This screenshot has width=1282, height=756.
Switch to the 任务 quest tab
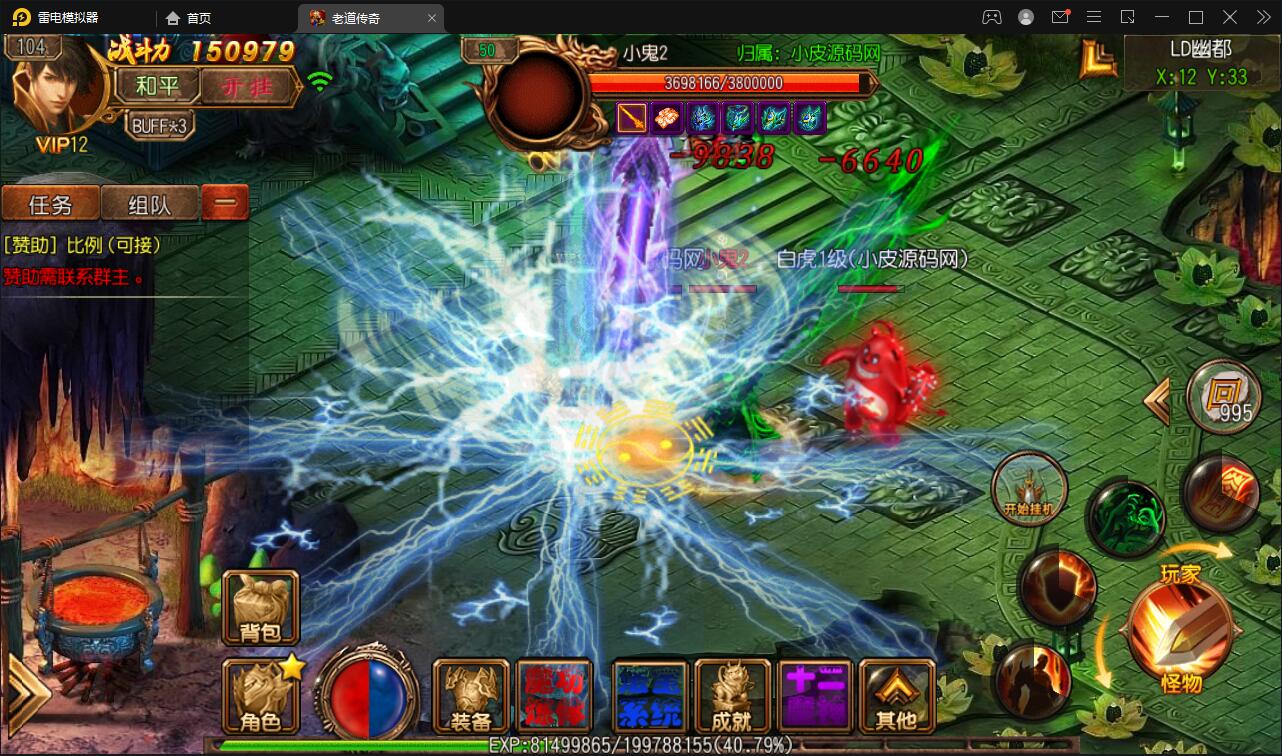tap(50, 204)
